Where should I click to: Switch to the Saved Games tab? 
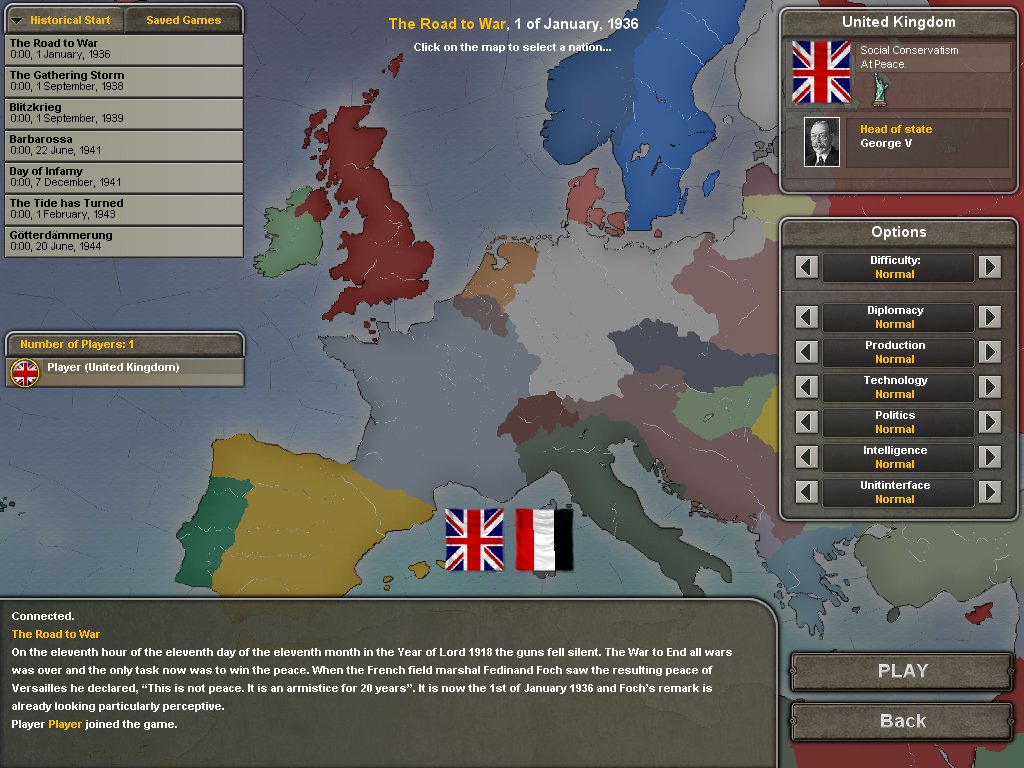183,20
